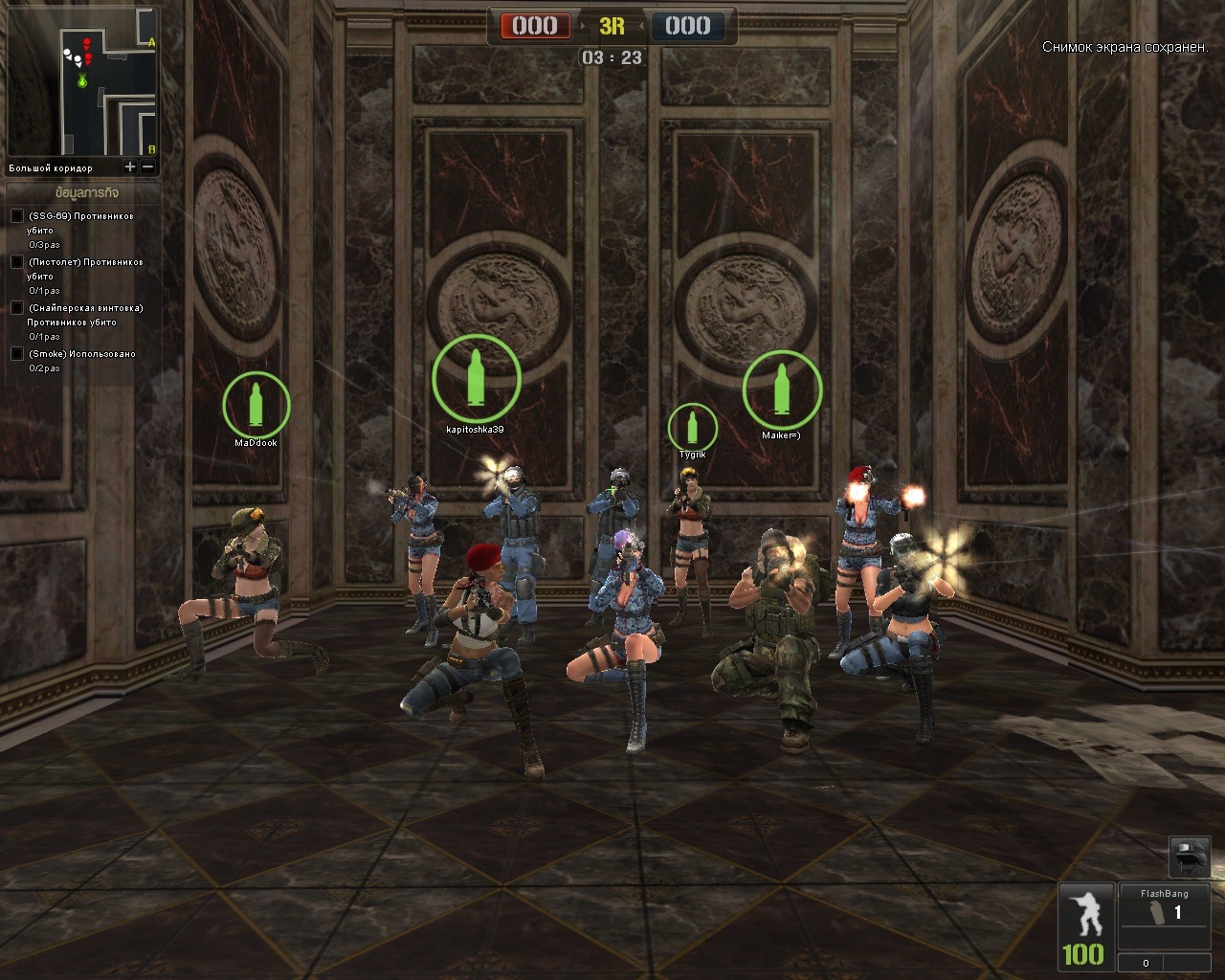
Task: Select teammate marker for MaDdook
Action: click(256, 405)
